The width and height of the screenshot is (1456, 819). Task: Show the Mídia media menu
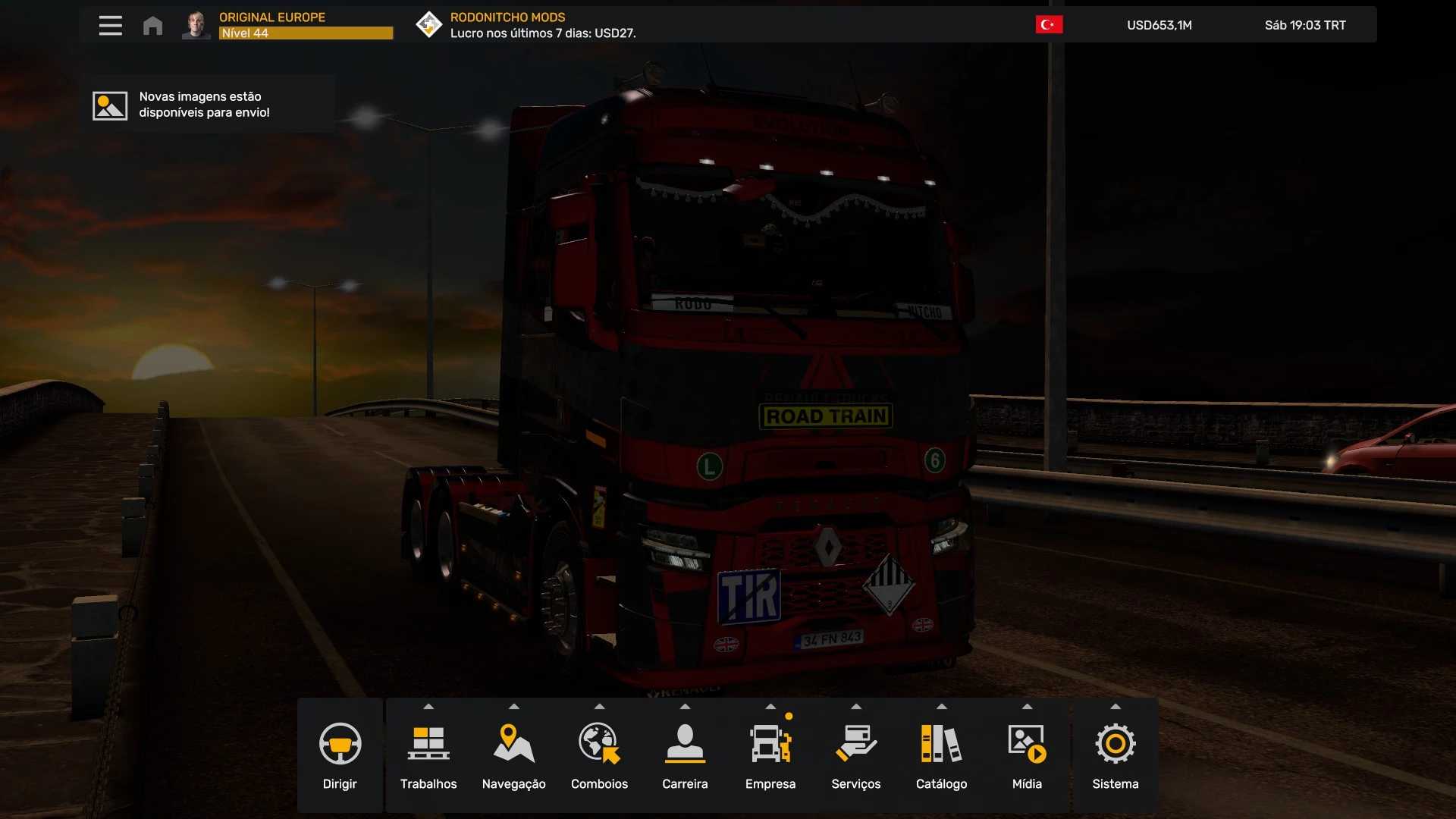[1027, 755]
